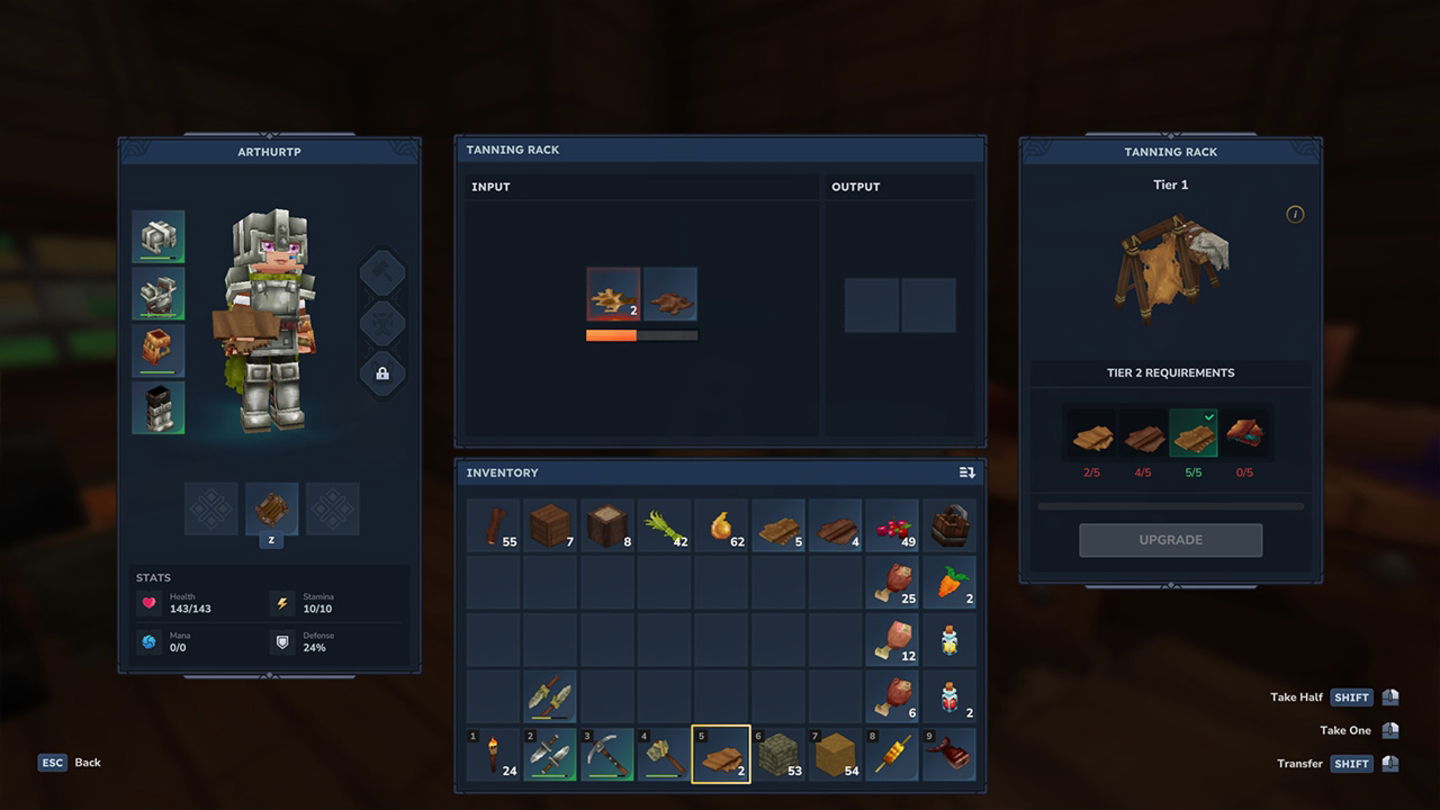Choose the hammer hotbar slot
Image resolution: width=1440 pixels, height=810 pixels.
point(664,754)
